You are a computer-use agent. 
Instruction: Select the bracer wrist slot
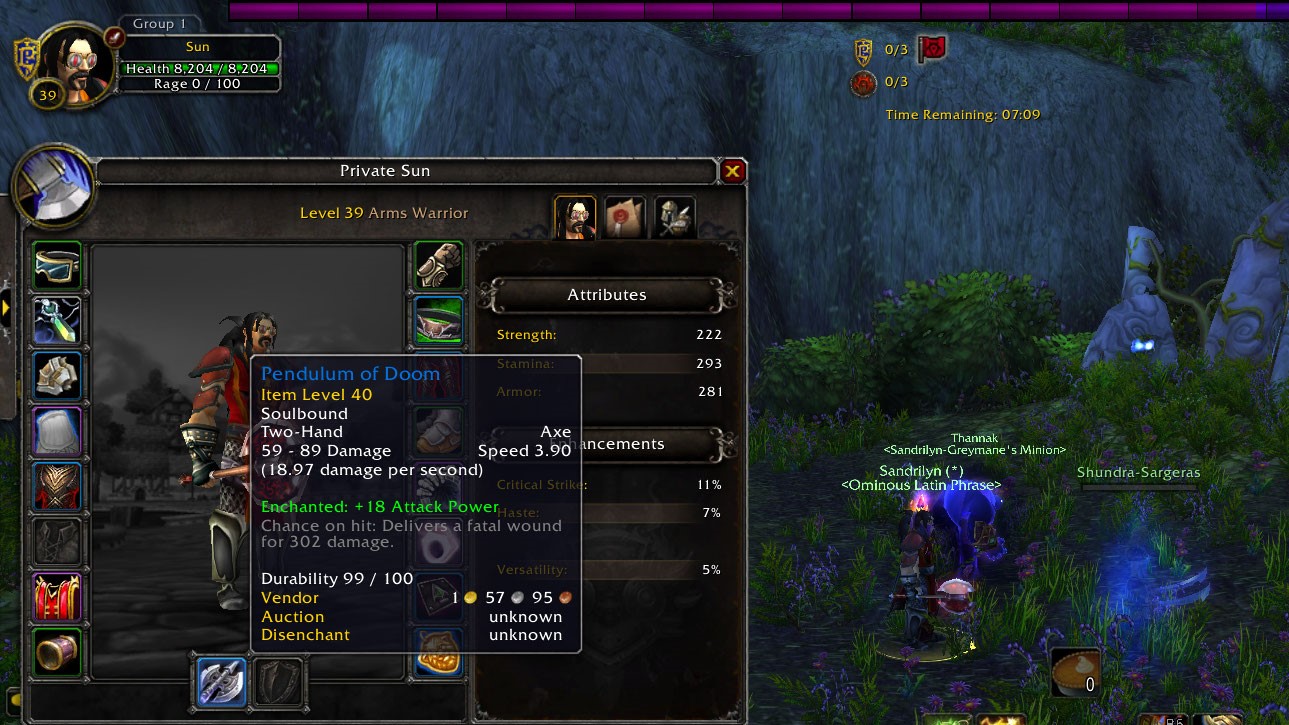coord(57,651)
